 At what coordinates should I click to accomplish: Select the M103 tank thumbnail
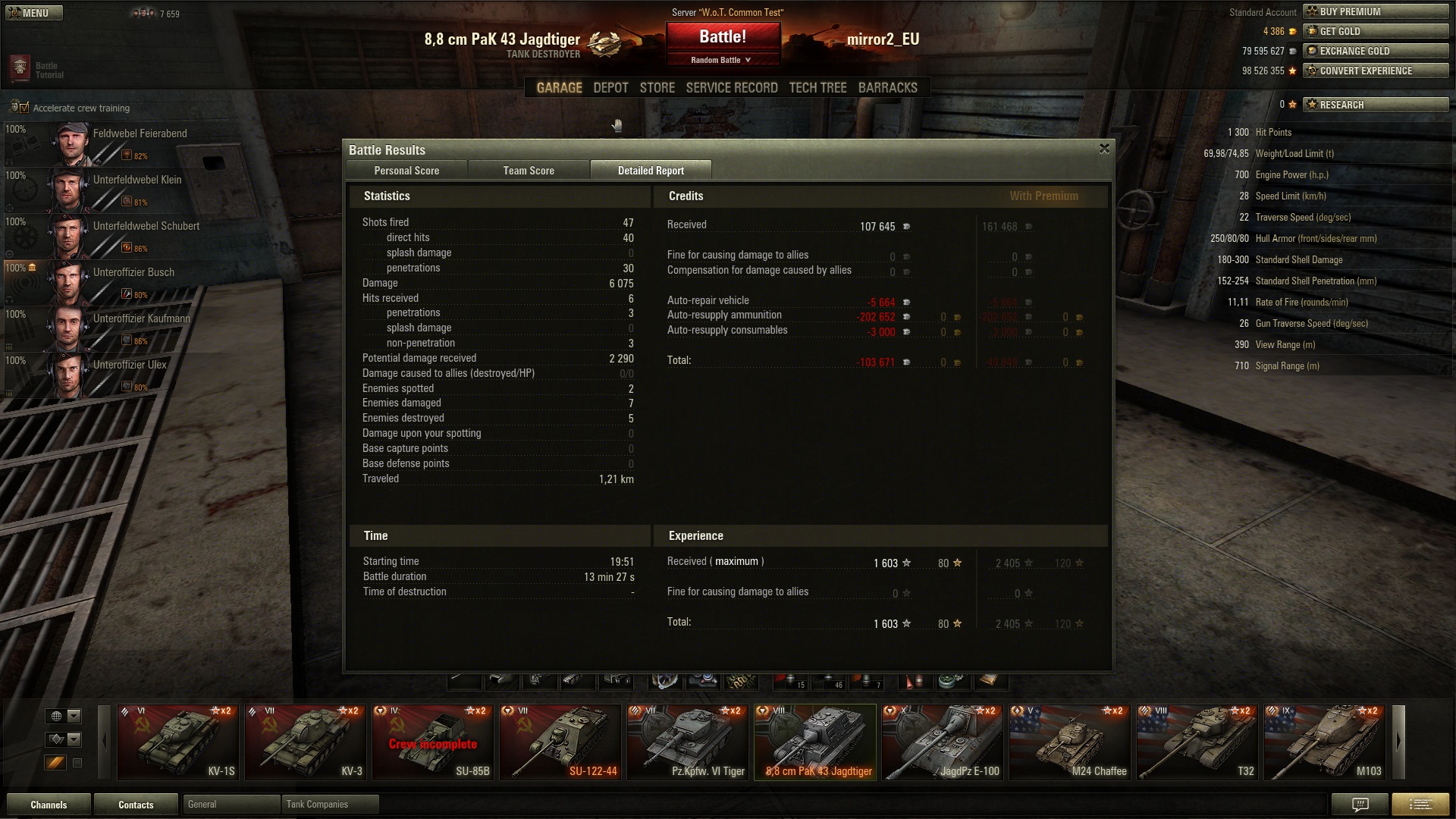[1326, 742]
